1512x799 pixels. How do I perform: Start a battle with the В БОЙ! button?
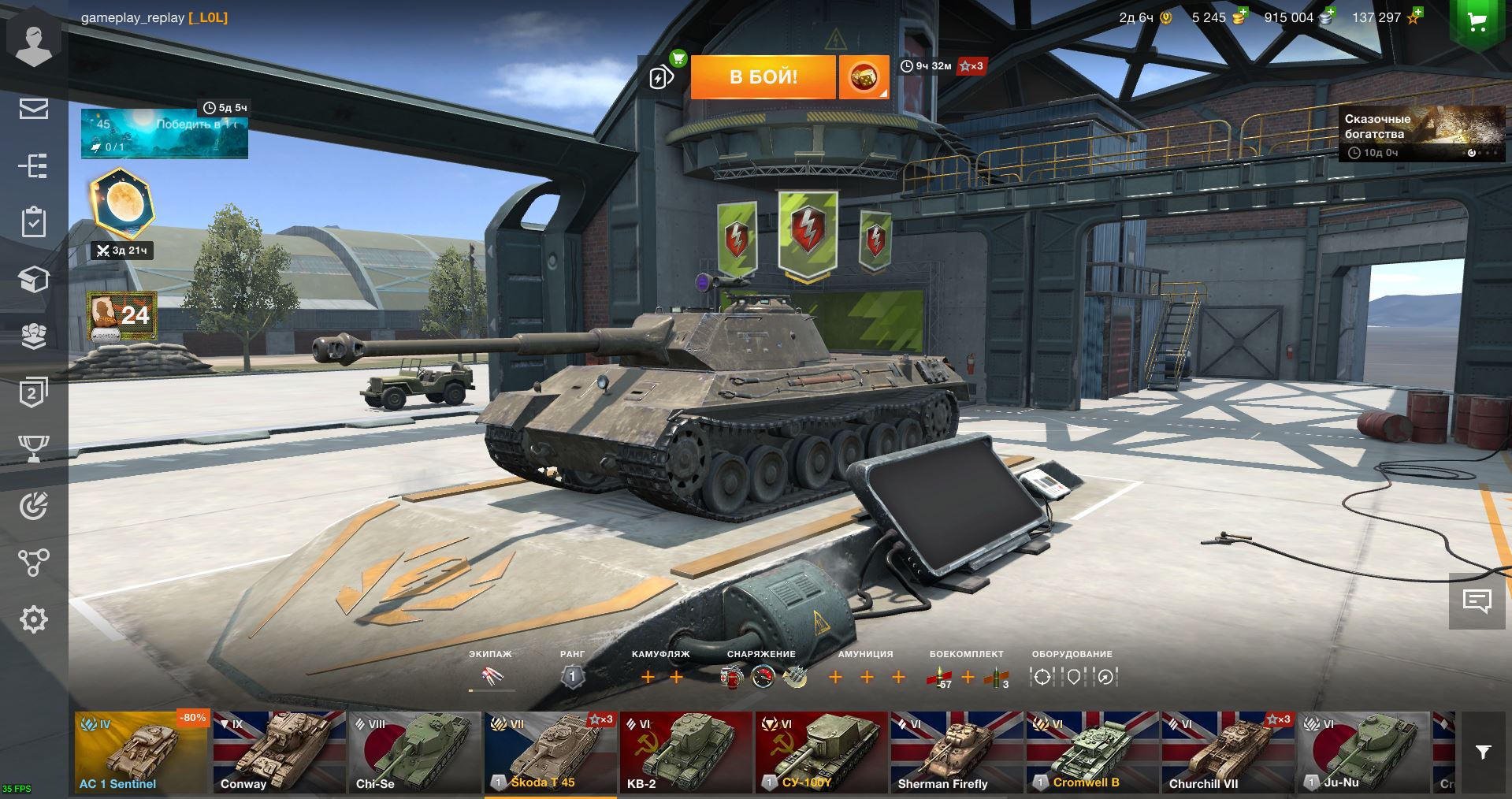point(763,76)
